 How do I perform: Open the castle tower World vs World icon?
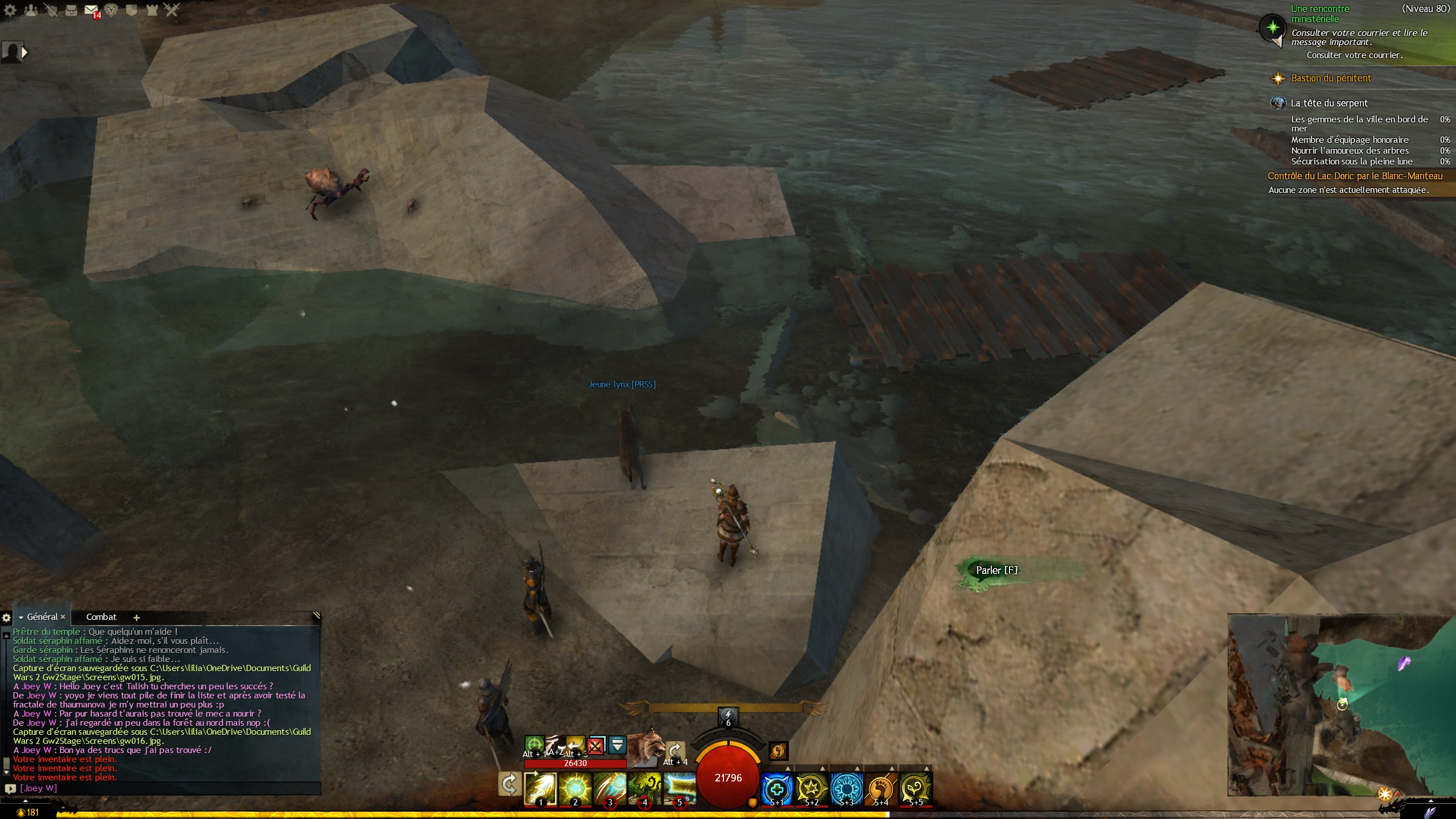pos(152,10)
